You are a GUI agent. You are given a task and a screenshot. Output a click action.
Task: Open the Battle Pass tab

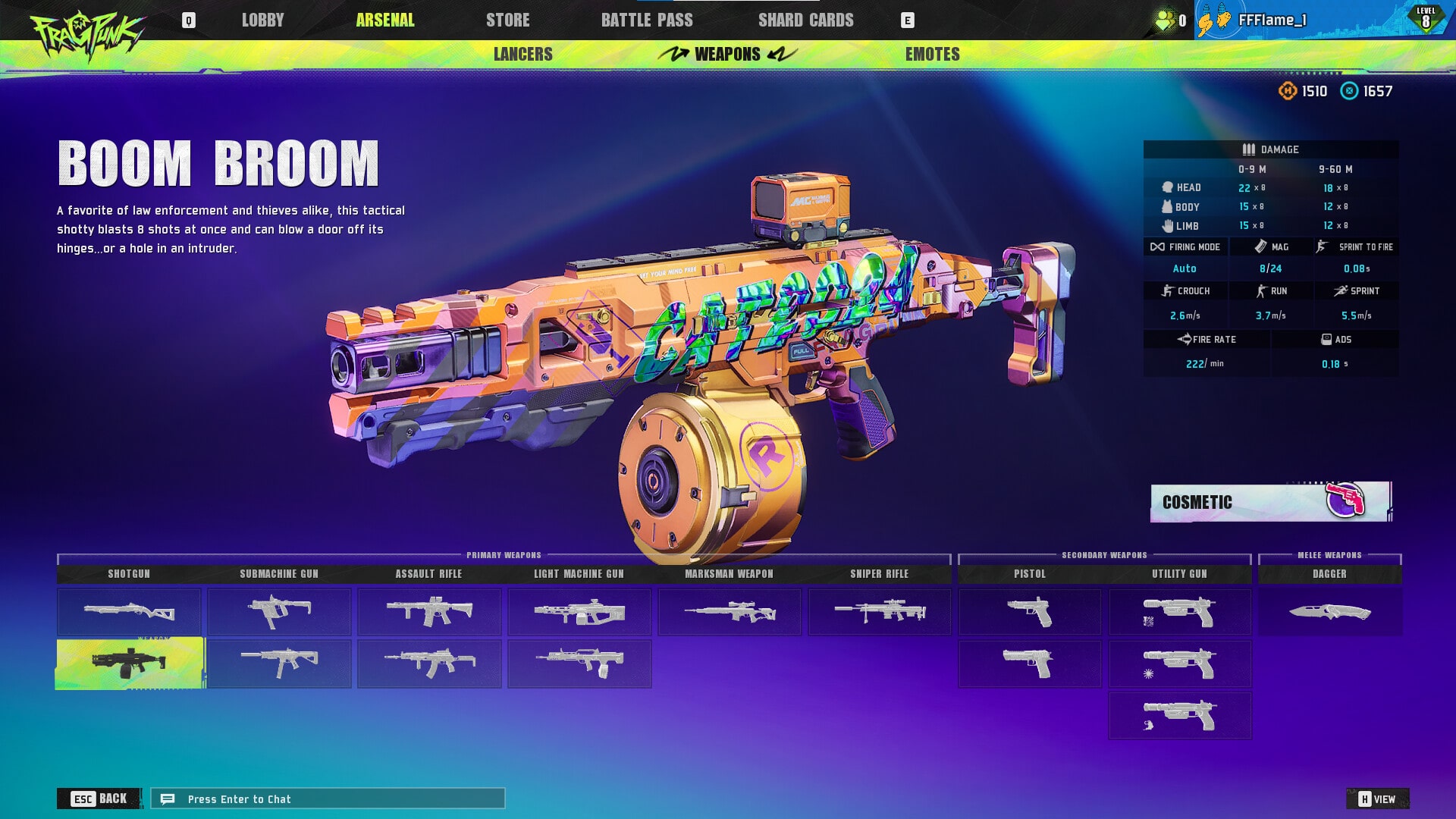(646, 20)
